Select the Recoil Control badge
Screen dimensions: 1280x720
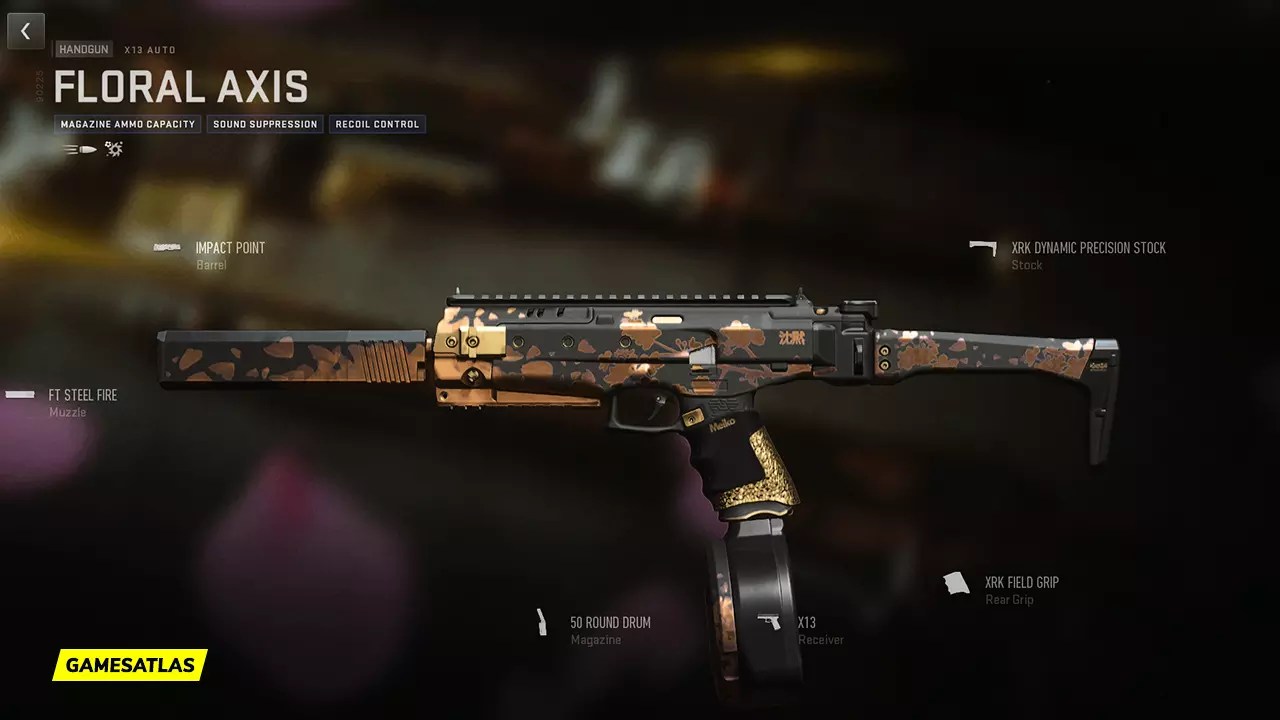pyautogui.click(x=377, y=124)
